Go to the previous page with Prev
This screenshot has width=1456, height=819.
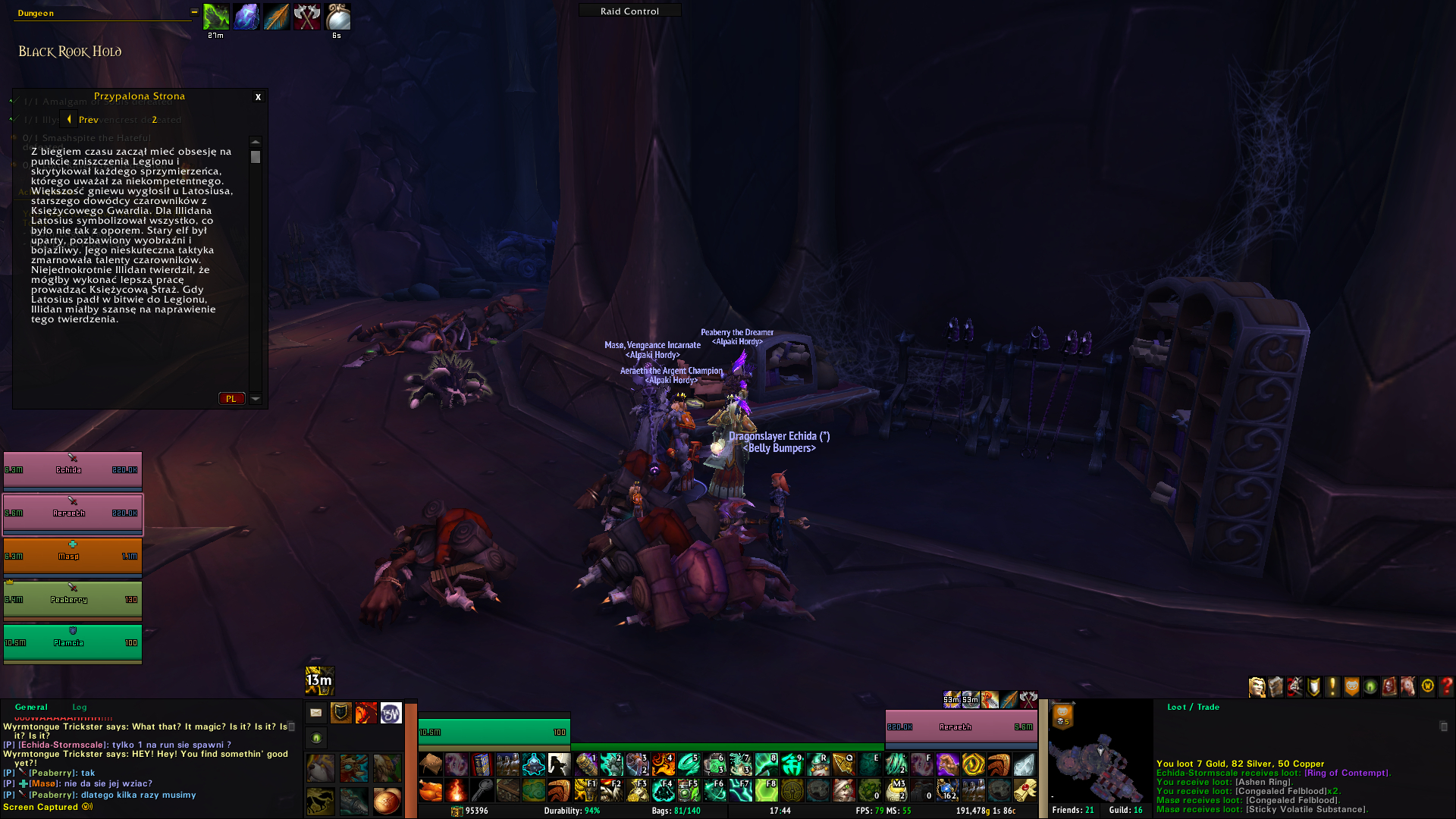click(82, 119)
